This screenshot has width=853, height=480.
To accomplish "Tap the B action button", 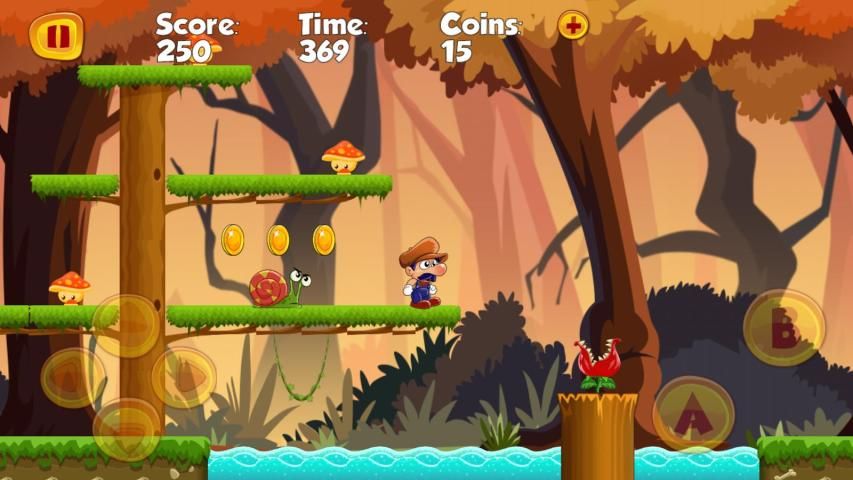I will [x=783, y=328].
